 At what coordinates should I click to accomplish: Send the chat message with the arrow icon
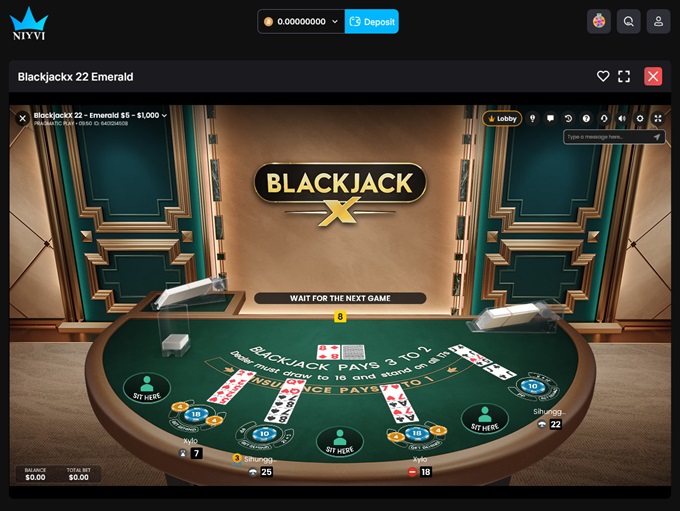657,137
